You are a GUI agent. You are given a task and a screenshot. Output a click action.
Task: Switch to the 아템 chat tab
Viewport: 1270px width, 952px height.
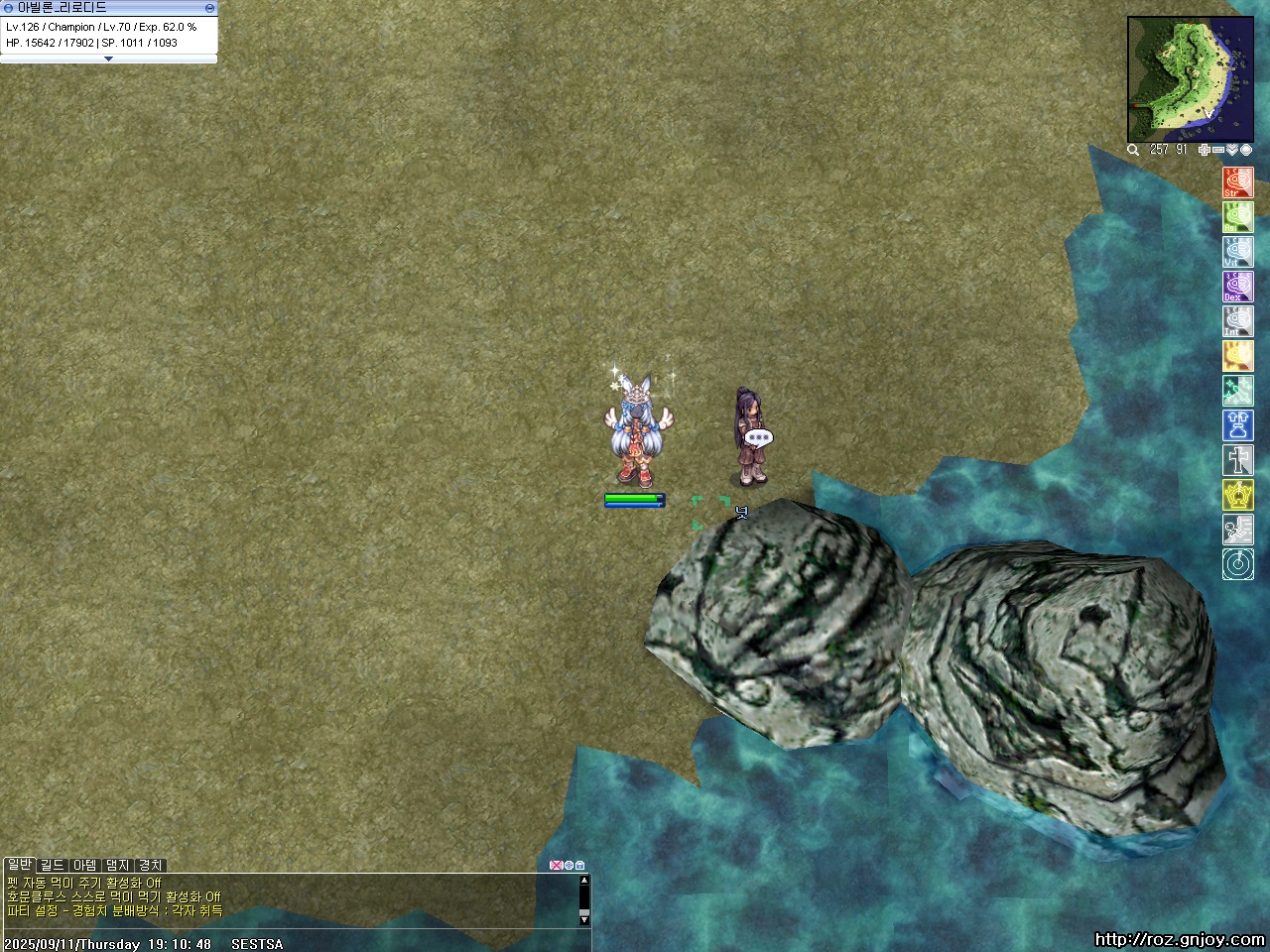tap(85, 865)
